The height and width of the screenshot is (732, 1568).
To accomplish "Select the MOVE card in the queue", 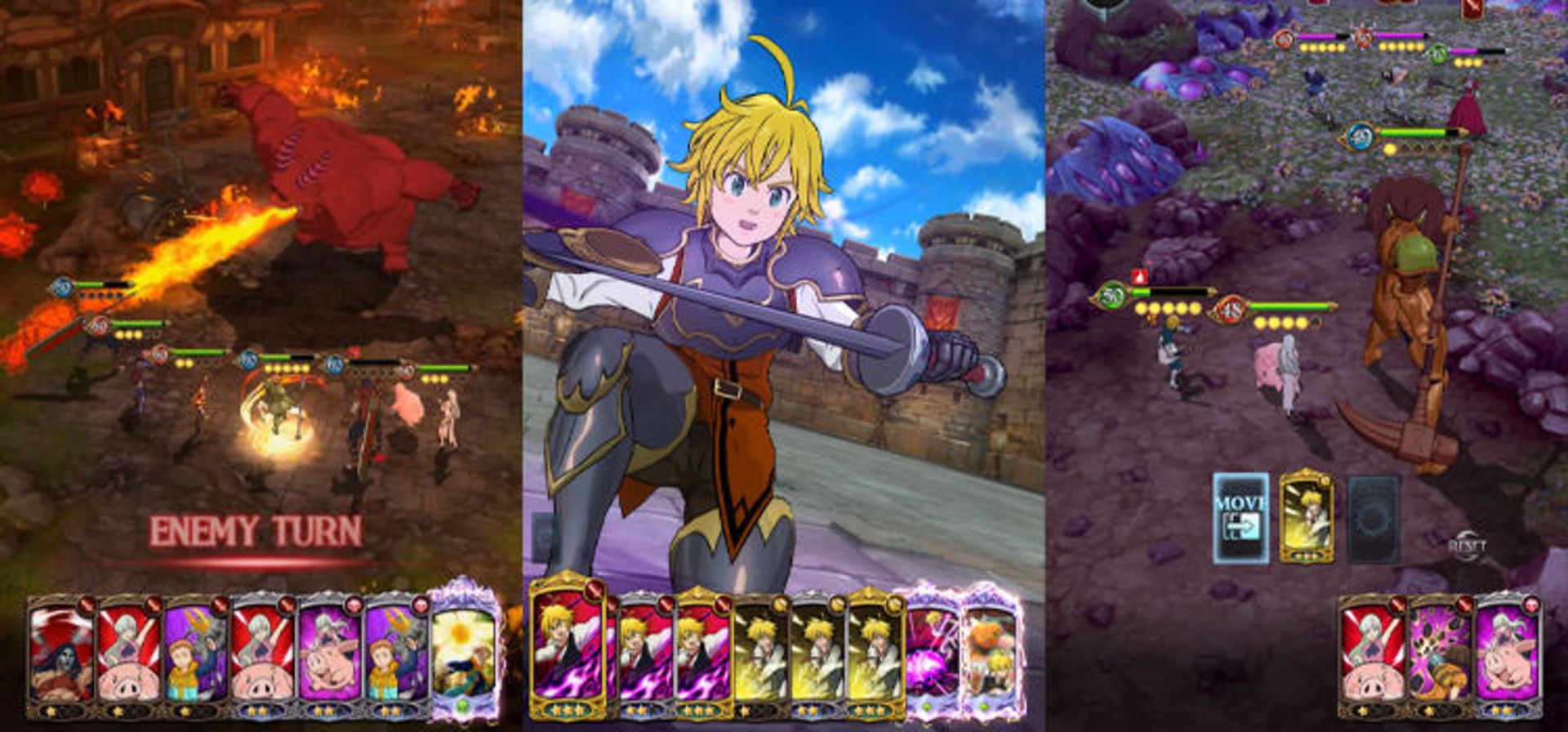I will click(1241, 518).
